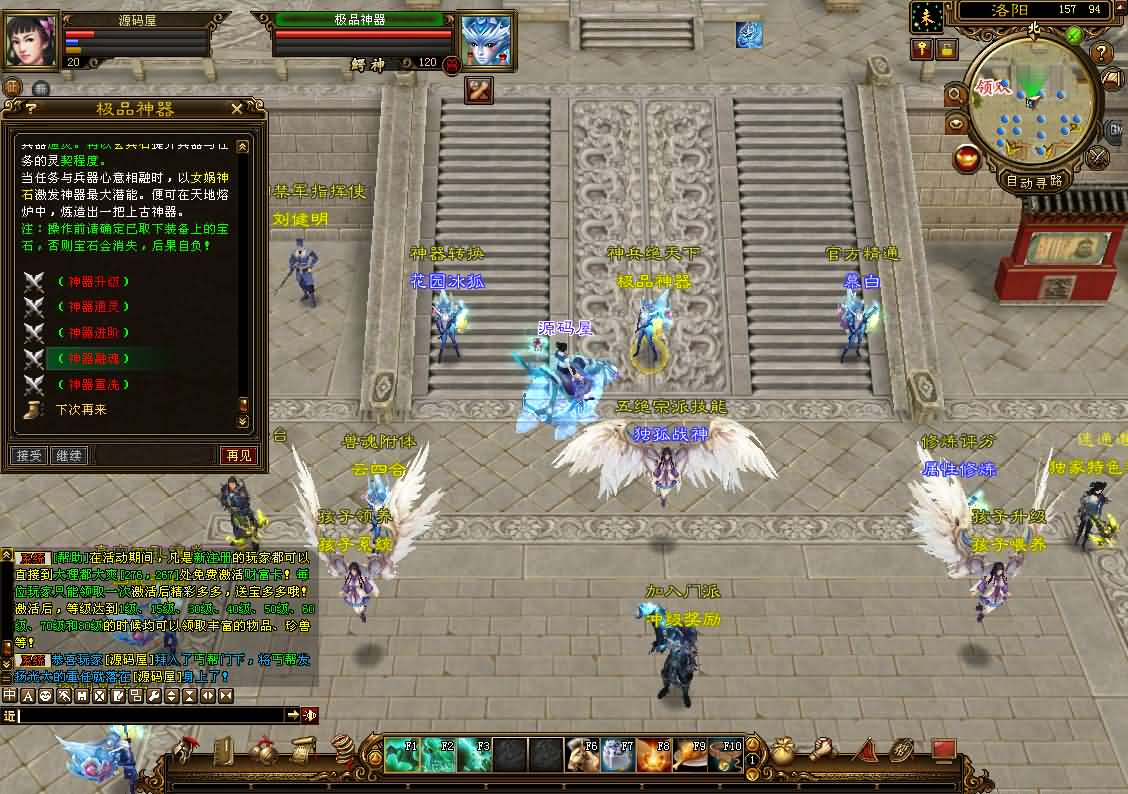
Task: Click the 再见 goodbye button
Action: (238, 456)
